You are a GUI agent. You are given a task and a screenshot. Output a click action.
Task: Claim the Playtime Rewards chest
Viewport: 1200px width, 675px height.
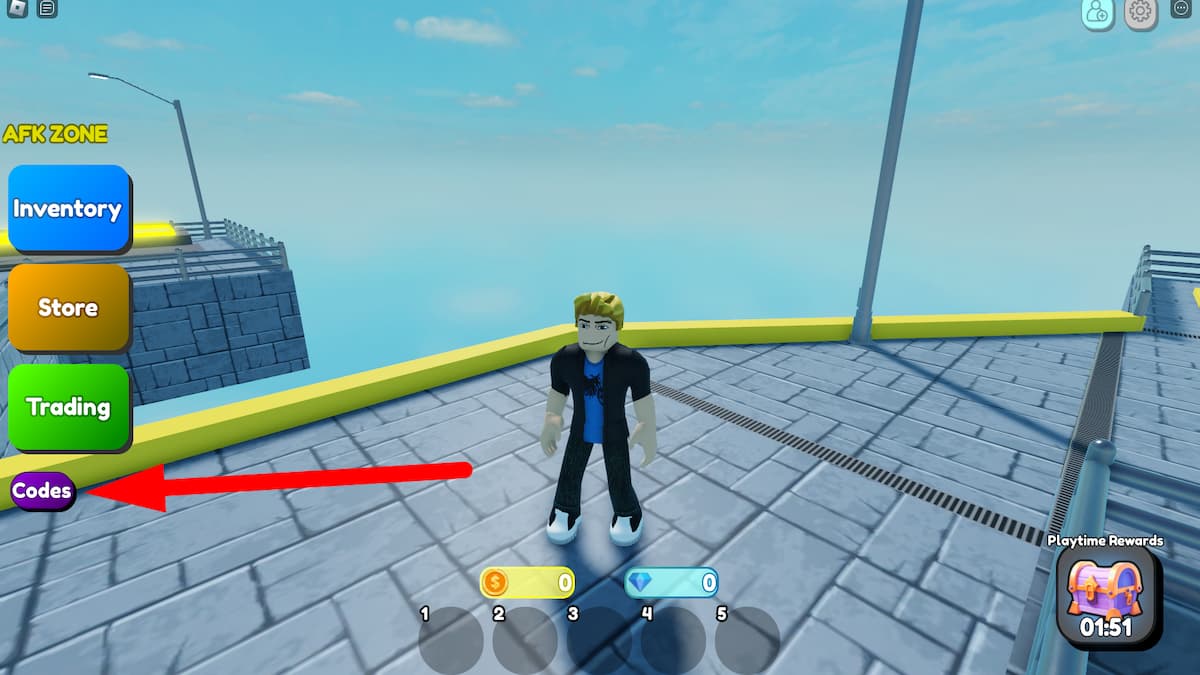tap(1105, 597)
